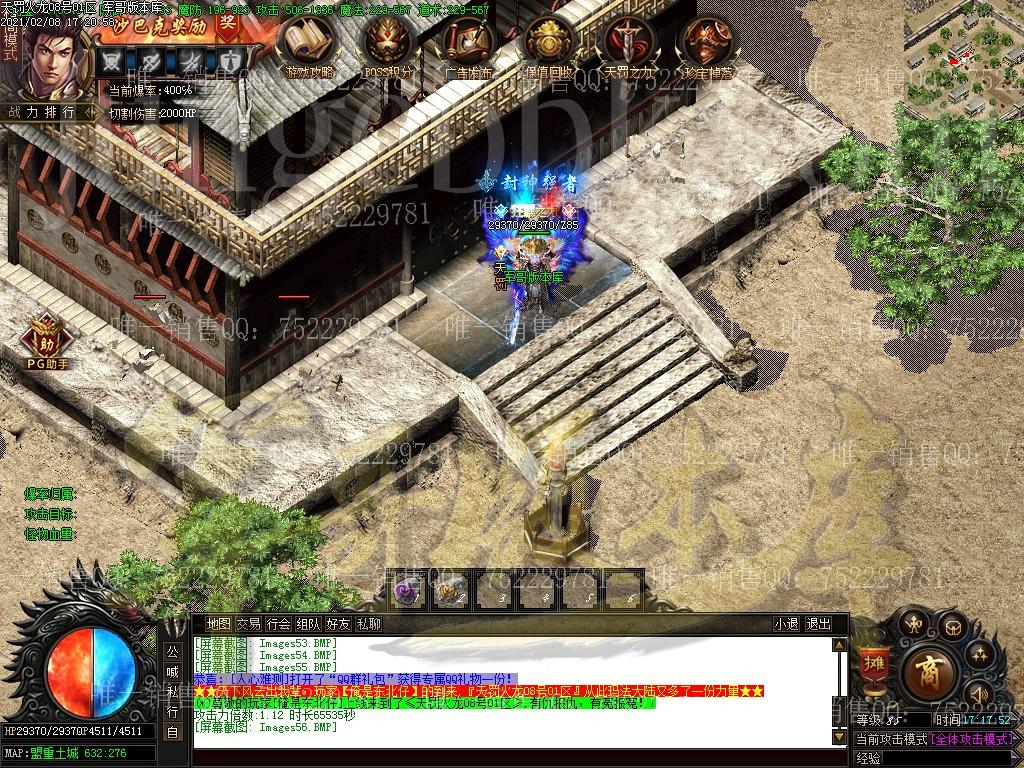1024x768 pixels.
Task: Open the 地图 map button
Action: tap(218, 624)
